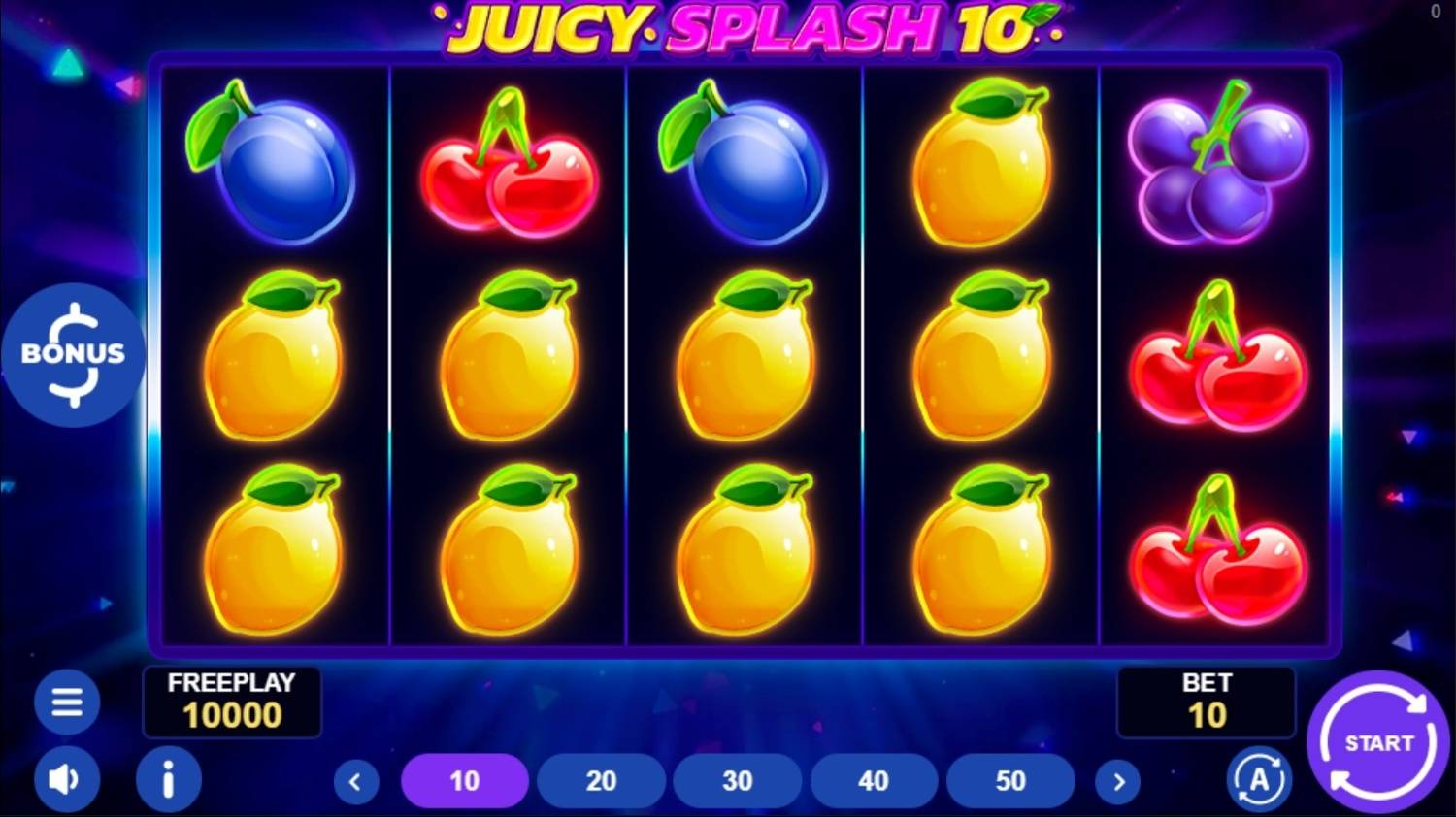Click the circular START spin icon
This screenshot has width=1456, height=817.
(x=1377, y=742)
